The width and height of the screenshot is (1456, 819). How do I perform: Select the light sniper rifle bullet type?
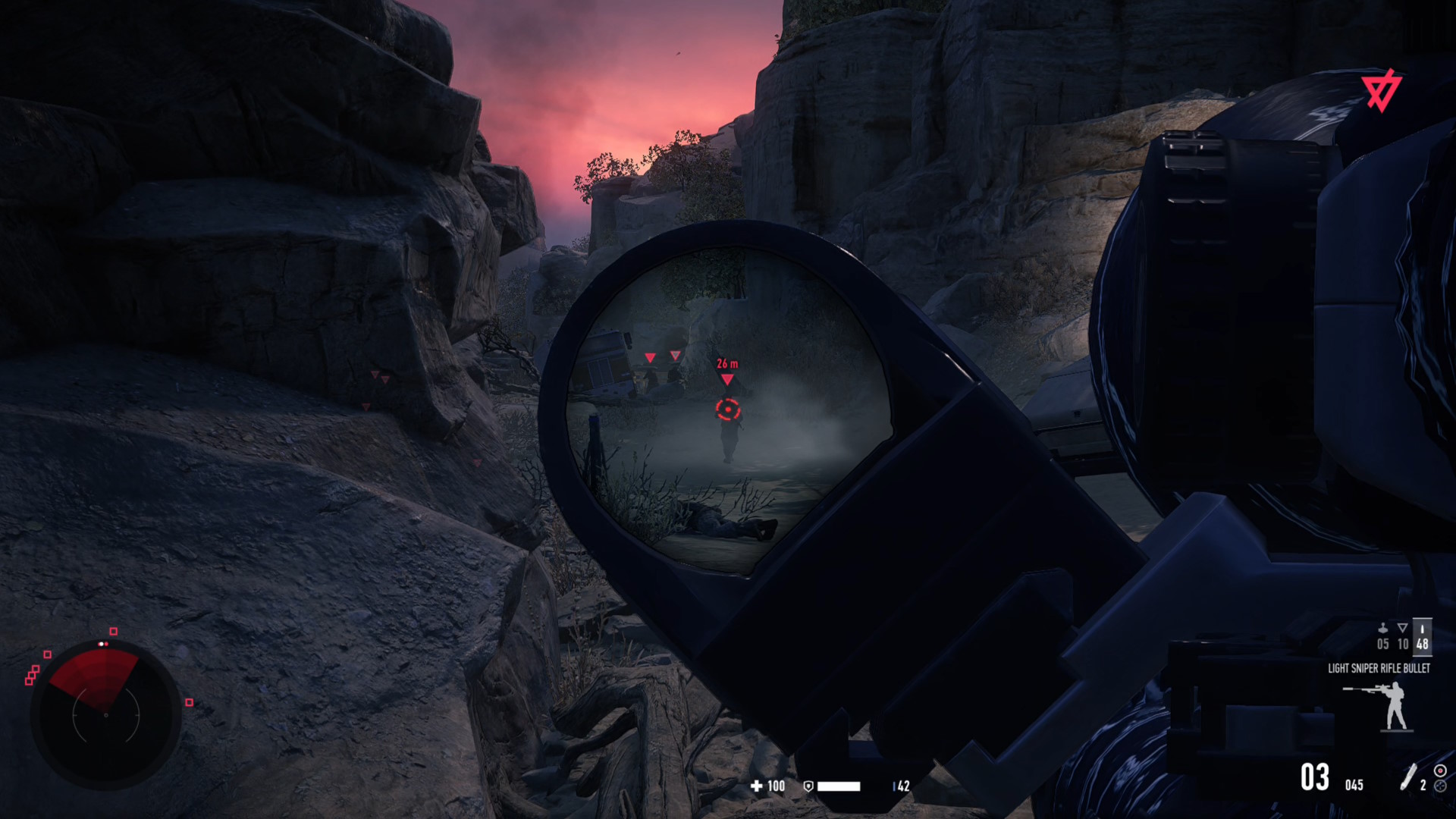[x=1422, y=636]
